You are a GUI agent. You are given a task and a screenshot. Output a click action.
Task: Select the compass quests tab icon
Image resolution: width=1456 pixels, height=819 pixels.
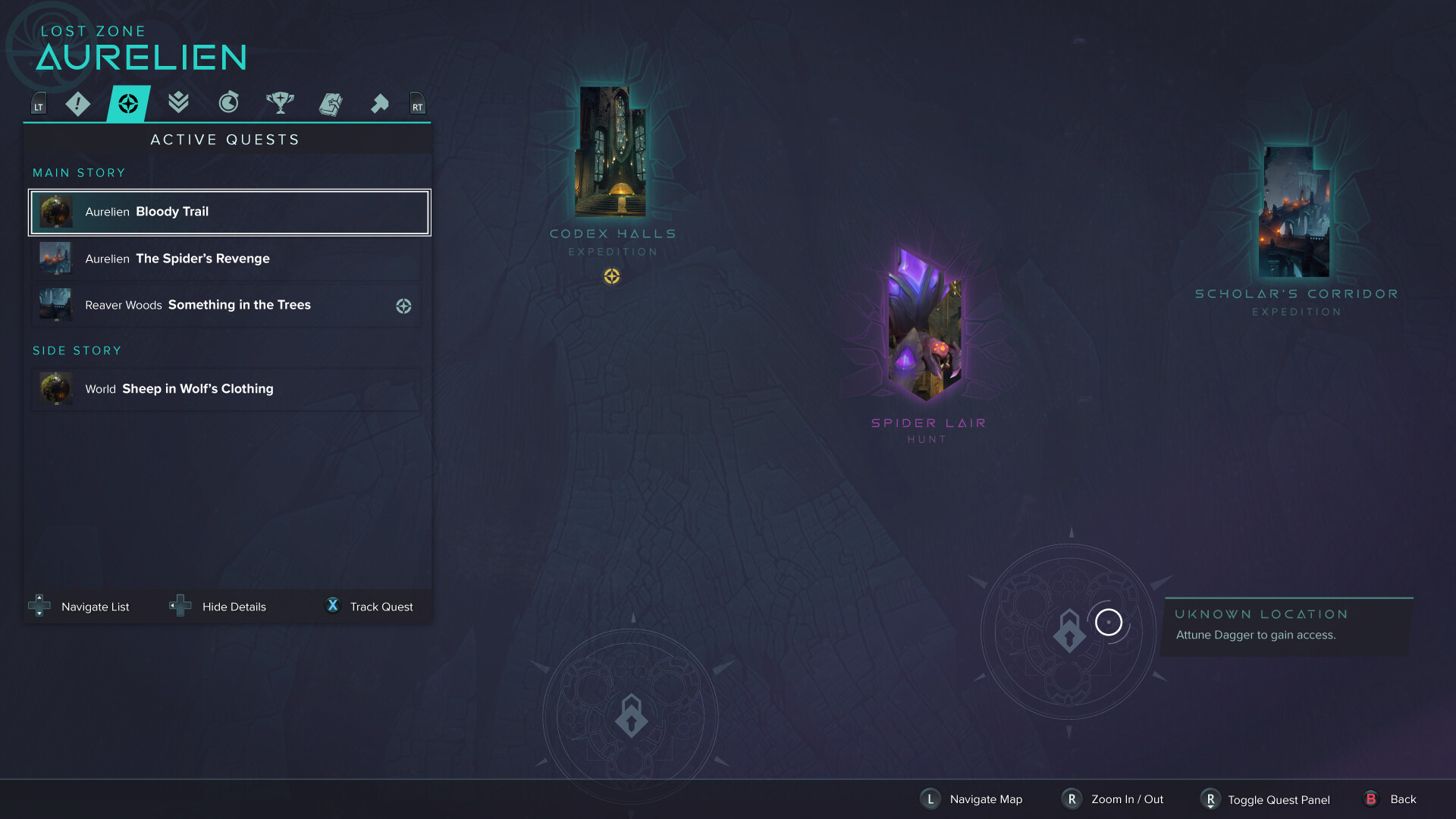tap(127, 104)
